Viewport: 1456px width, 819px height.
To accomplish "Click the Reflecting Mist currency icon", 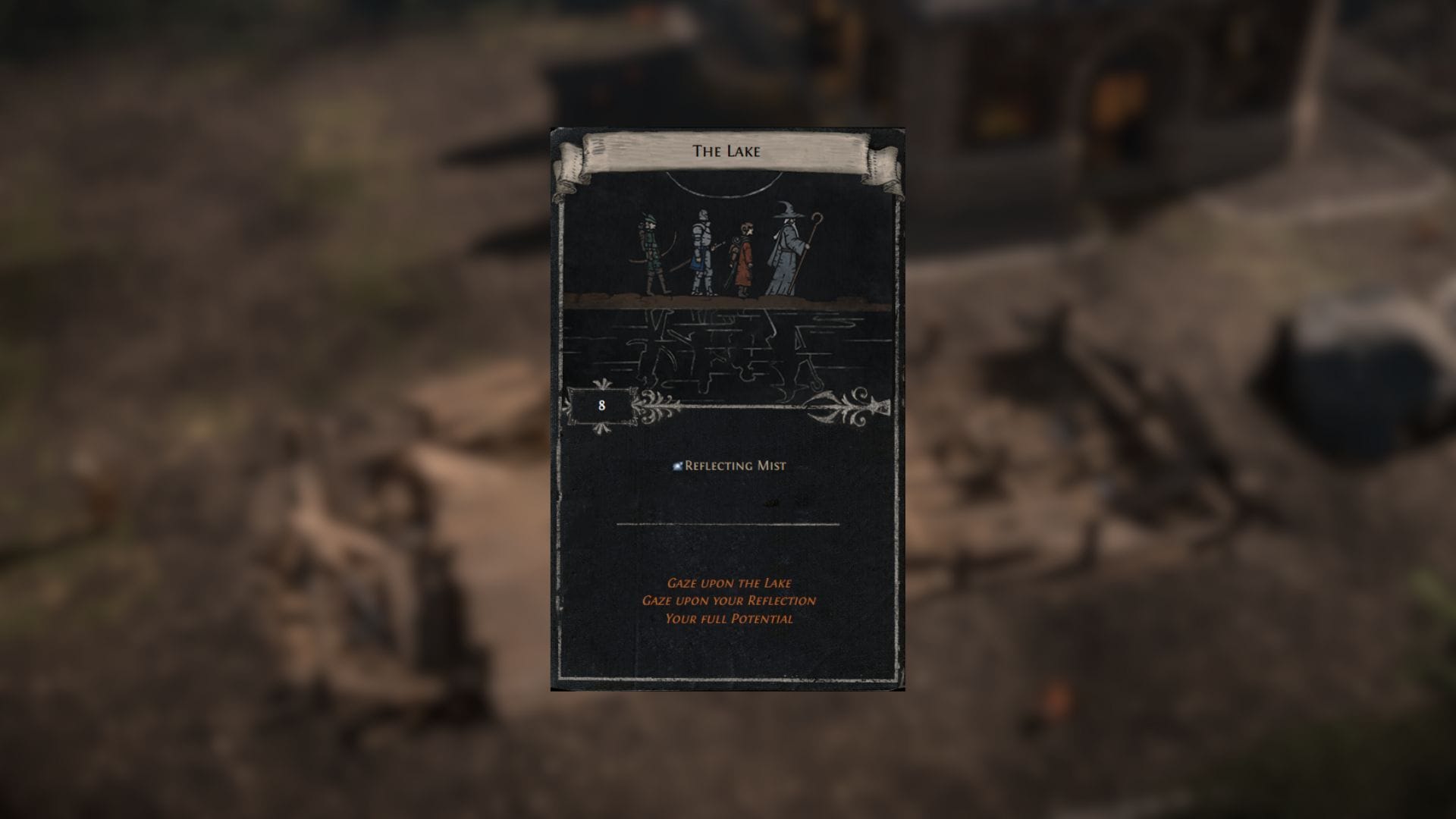I will pyautogui.click(x=676, y=466).
